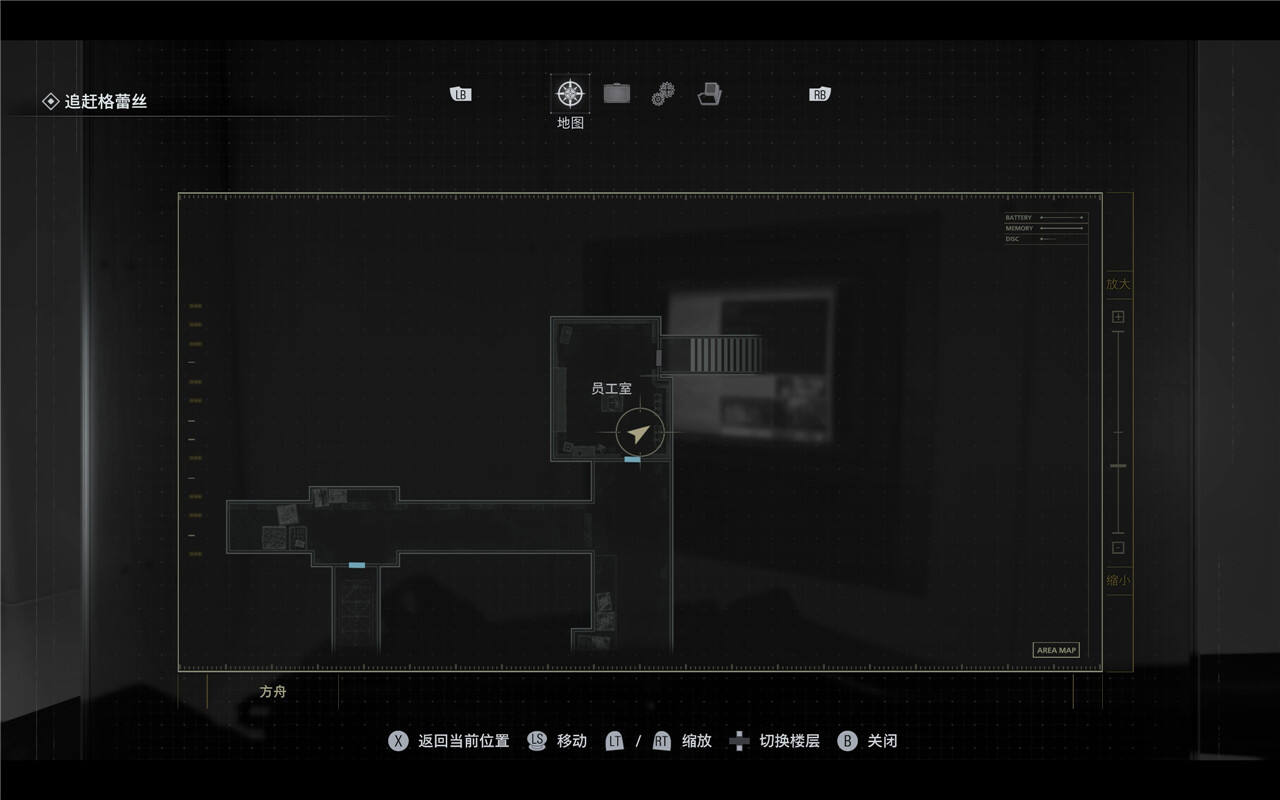
Task: Click the zoom-out minus button
Action: [1118, 547]
